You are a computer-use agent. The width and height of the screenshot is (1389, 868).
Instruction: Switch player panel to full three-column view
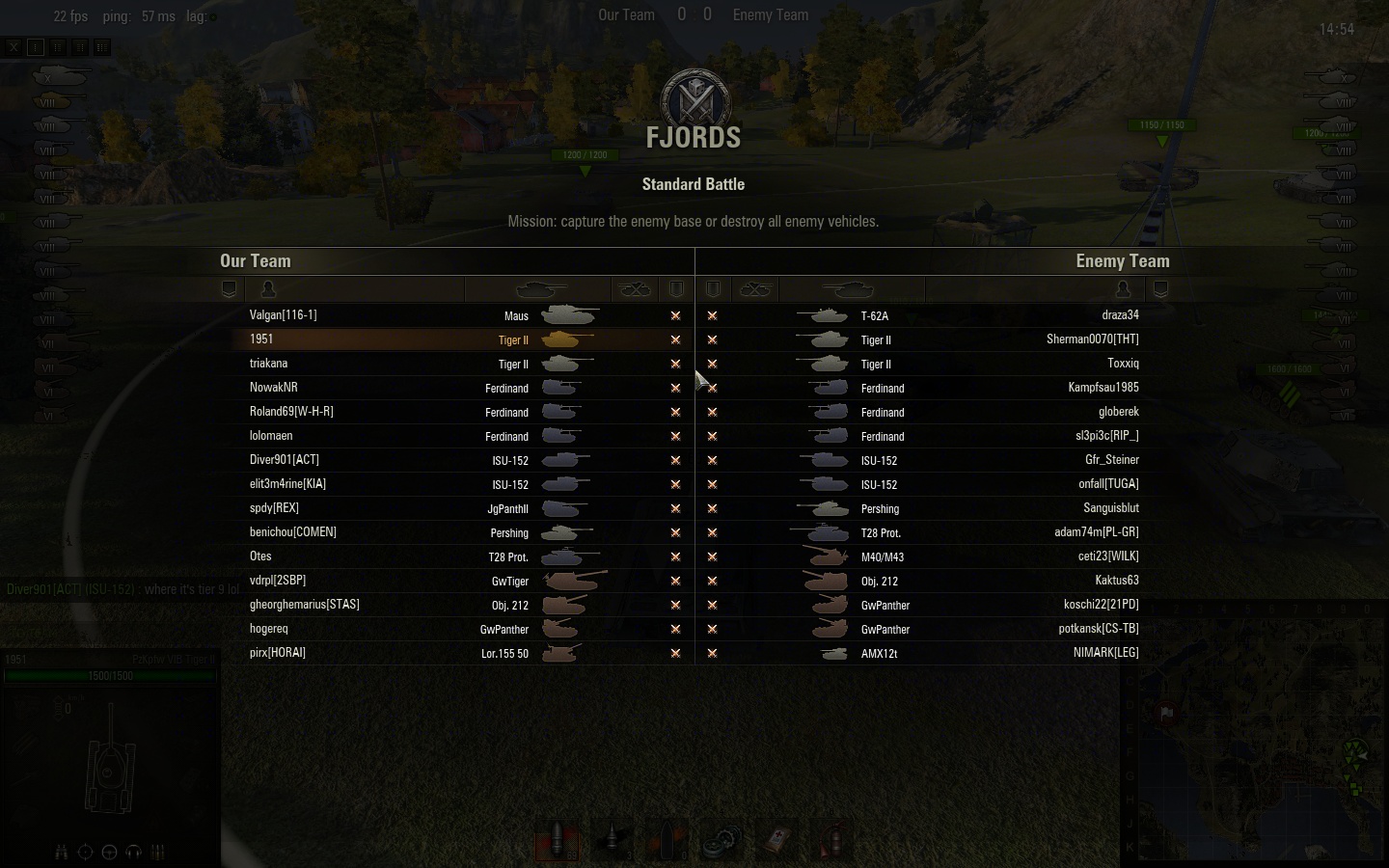(102, 46)
